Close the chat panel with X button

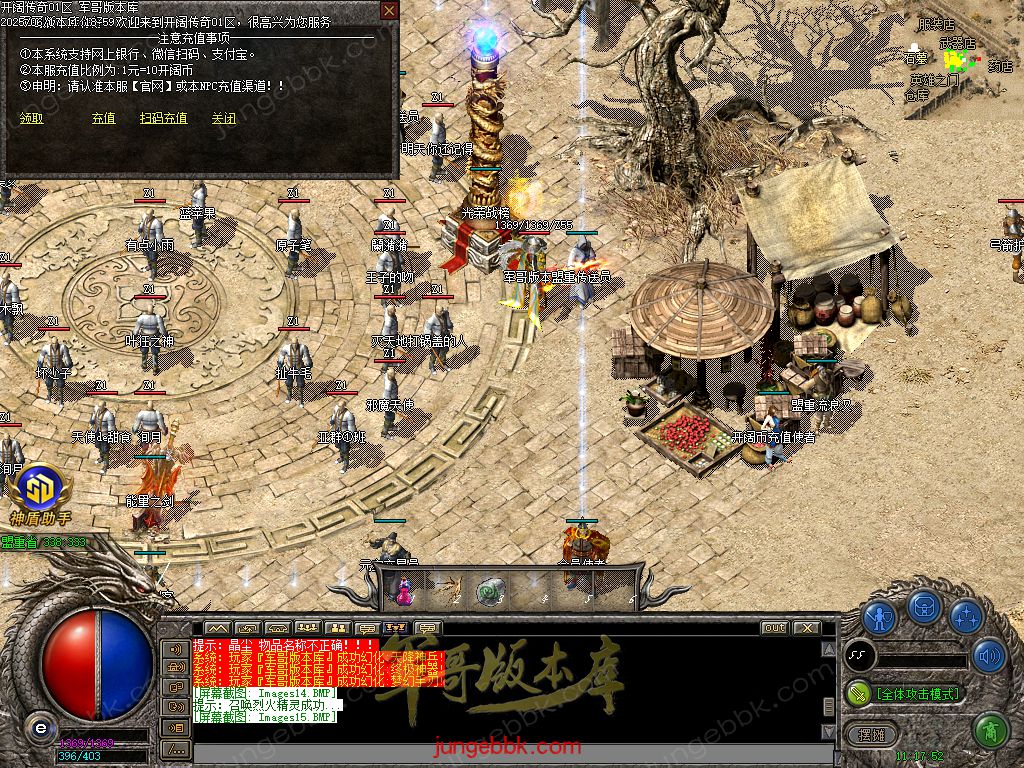(805, 628)
